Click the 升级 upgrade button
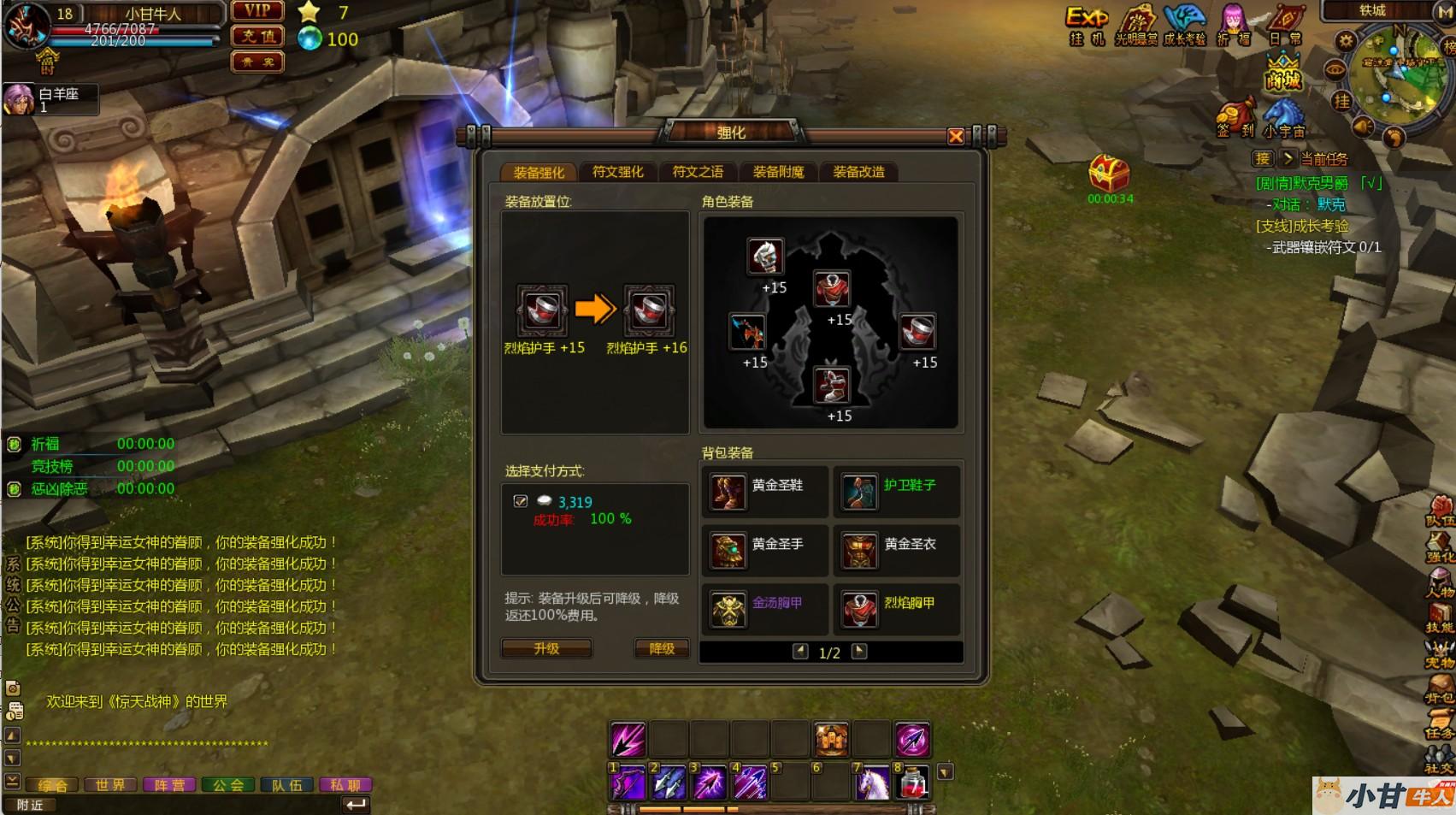Screen dimensions: 1456x815 coord(546,649)
